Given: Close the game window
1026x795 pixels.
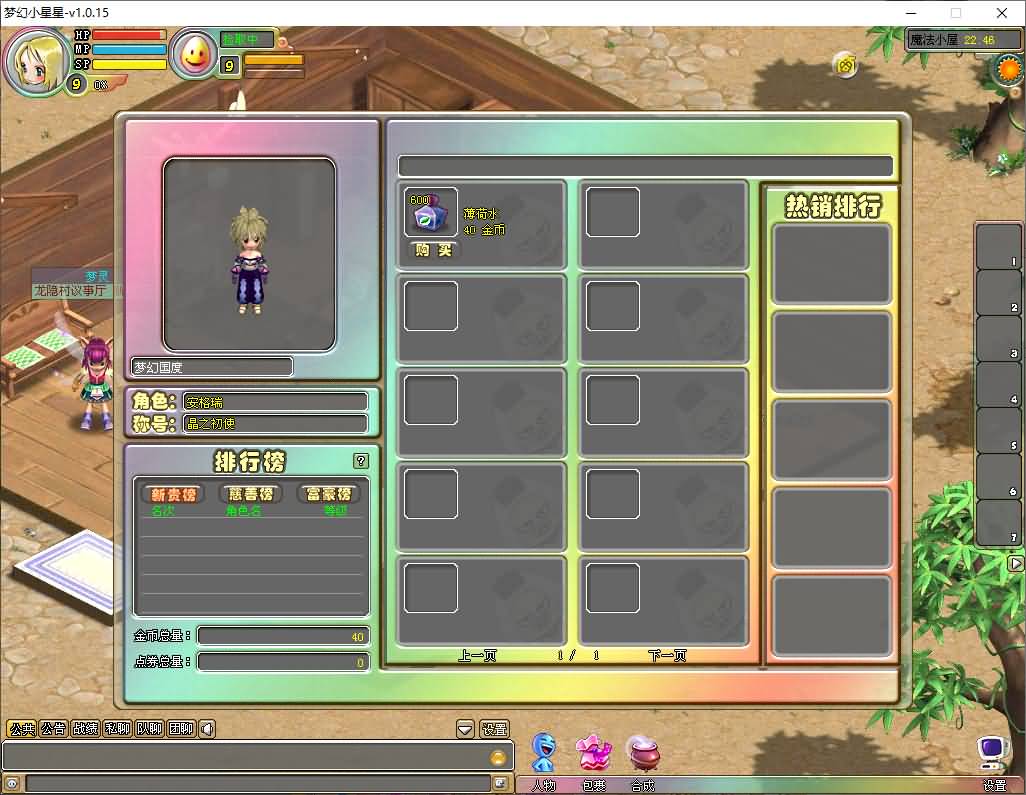Looking at the screenshot, I should 1002,13.
